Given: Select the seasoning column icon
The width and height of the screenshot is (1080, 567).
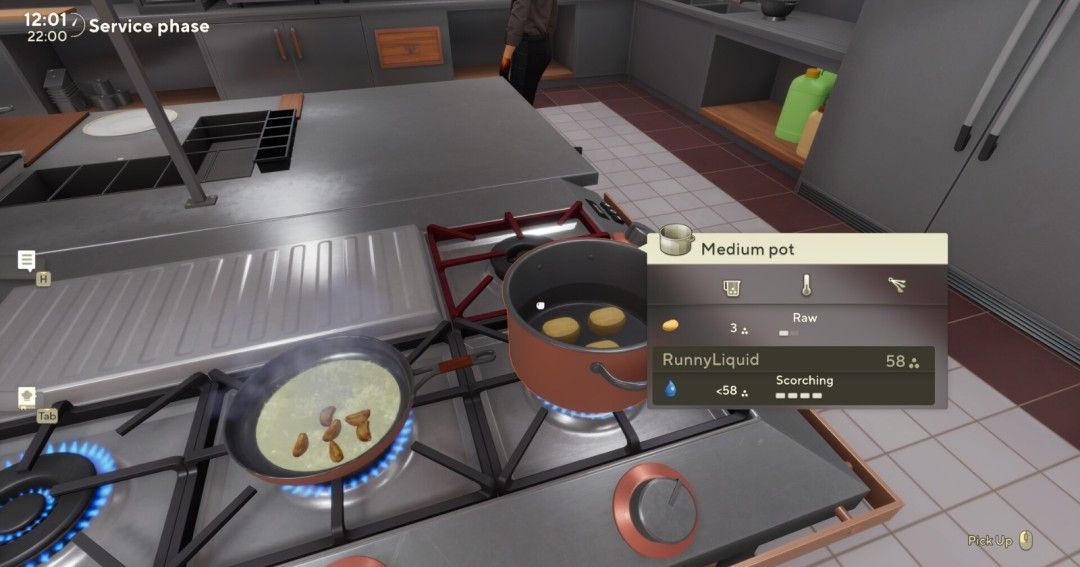Looking at the screenshot, I should (x=897, y=286).
